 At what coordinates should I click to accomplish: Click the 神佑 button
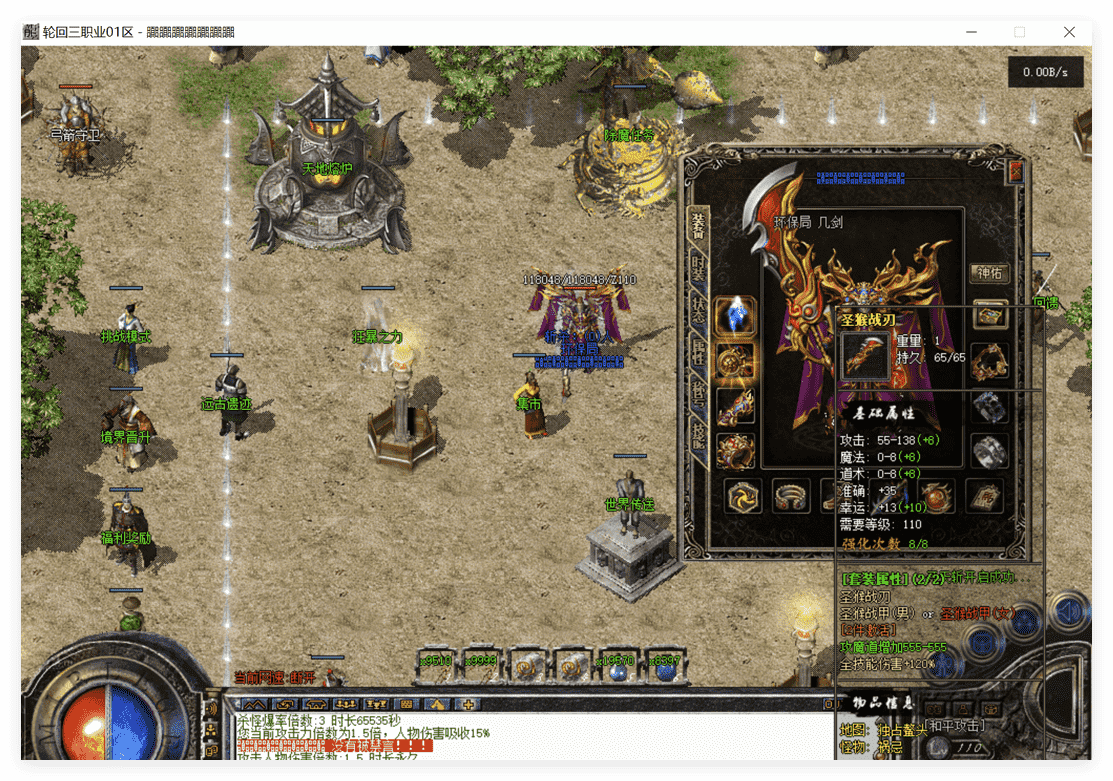[x=990, y=273]
